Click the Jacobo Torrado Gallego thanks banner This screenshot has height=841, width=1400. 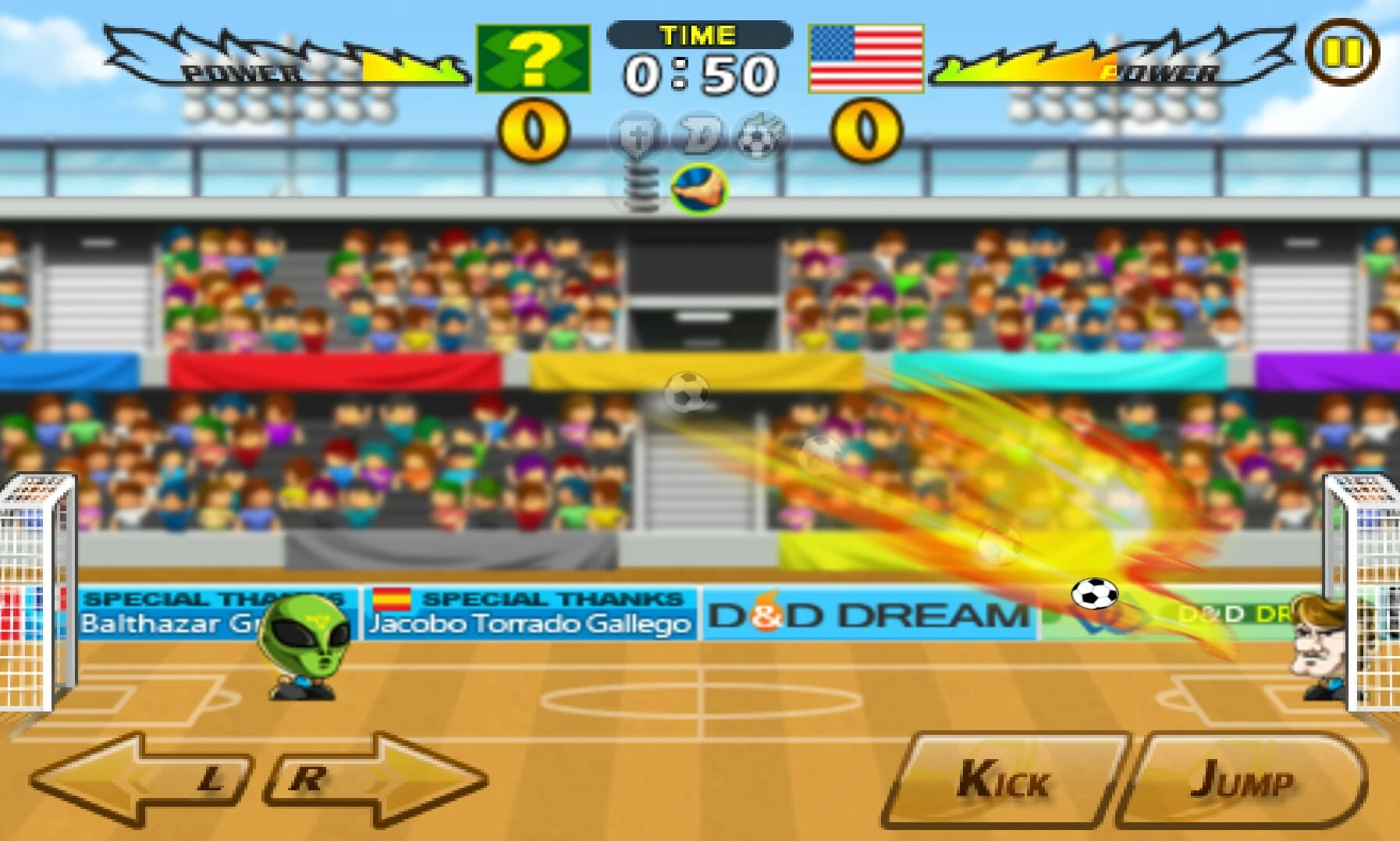(531, 614)
